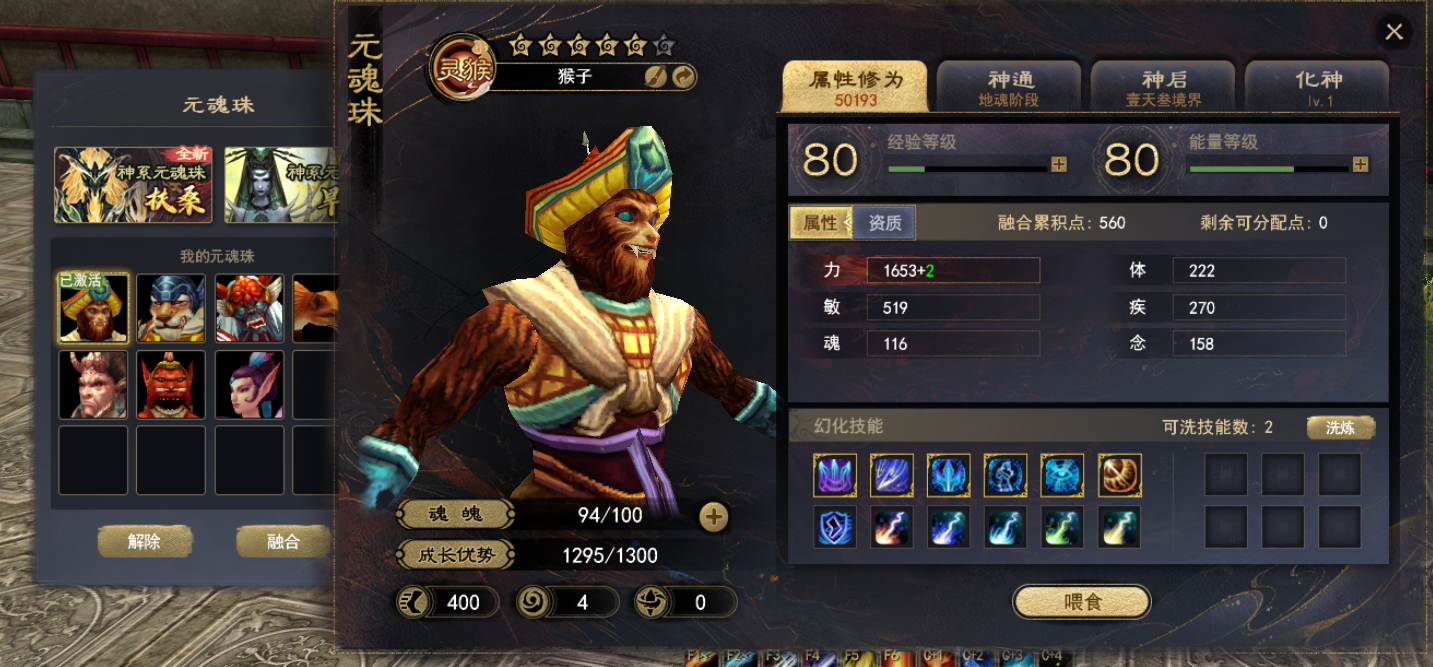The height and width of the screenshot is (667, 1433).
Task: Open the 神启 tab
Action: (x=1163, y=87)
